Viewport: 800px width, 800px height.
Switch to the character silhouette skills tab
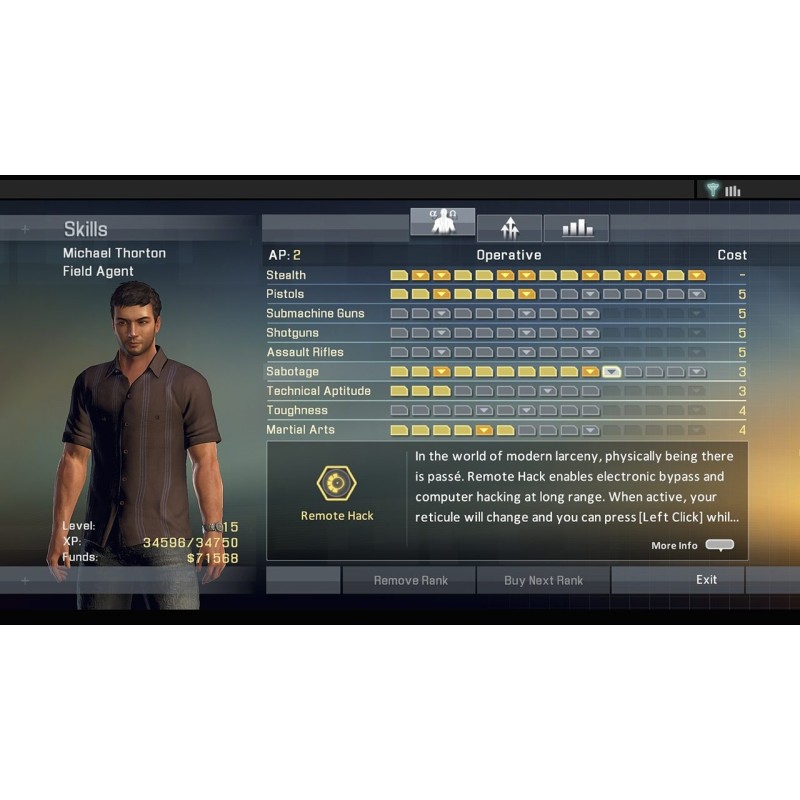[x=442, y=224]
